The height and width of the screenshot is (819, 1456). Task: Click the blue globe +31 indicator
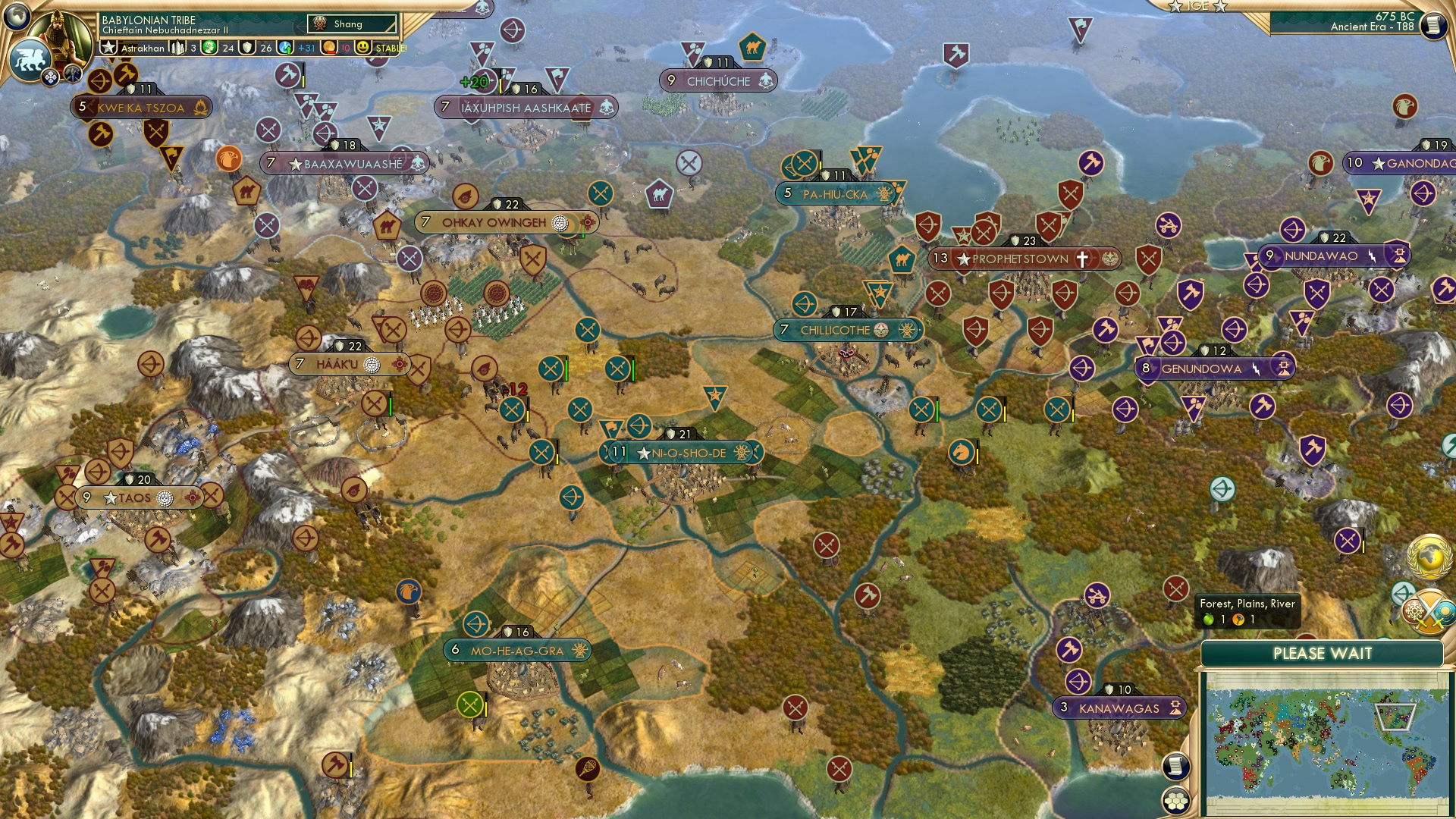point(286,48)
